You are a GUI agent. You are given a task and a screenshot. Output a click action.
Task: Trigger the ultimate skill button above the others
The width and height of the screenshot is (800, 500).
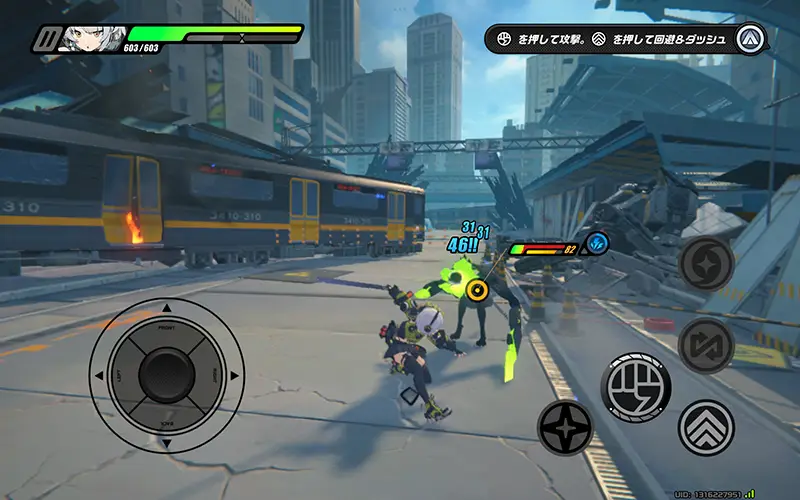pyautogui.click(x=706, y=264)
